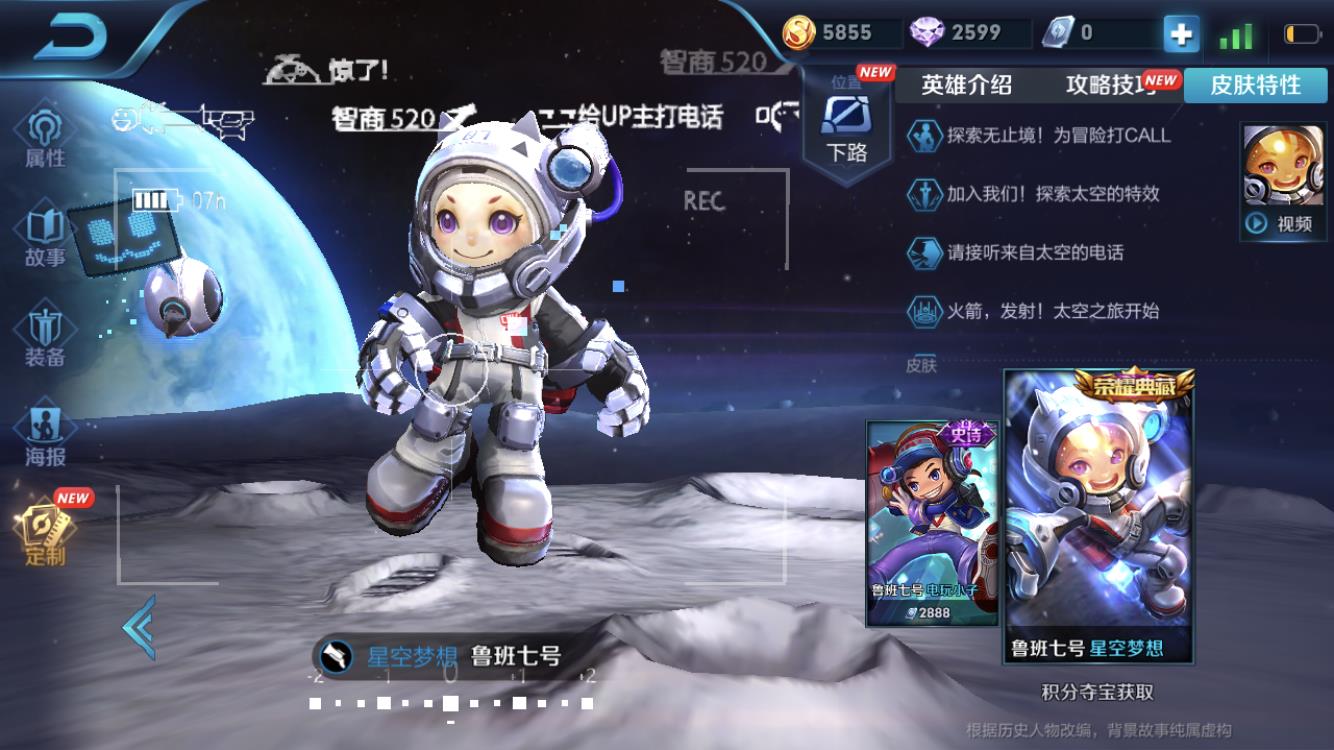Select the 皮肤特性 tab
The height and width of the screenshot is (750, 1334).
click(1255, 85)
